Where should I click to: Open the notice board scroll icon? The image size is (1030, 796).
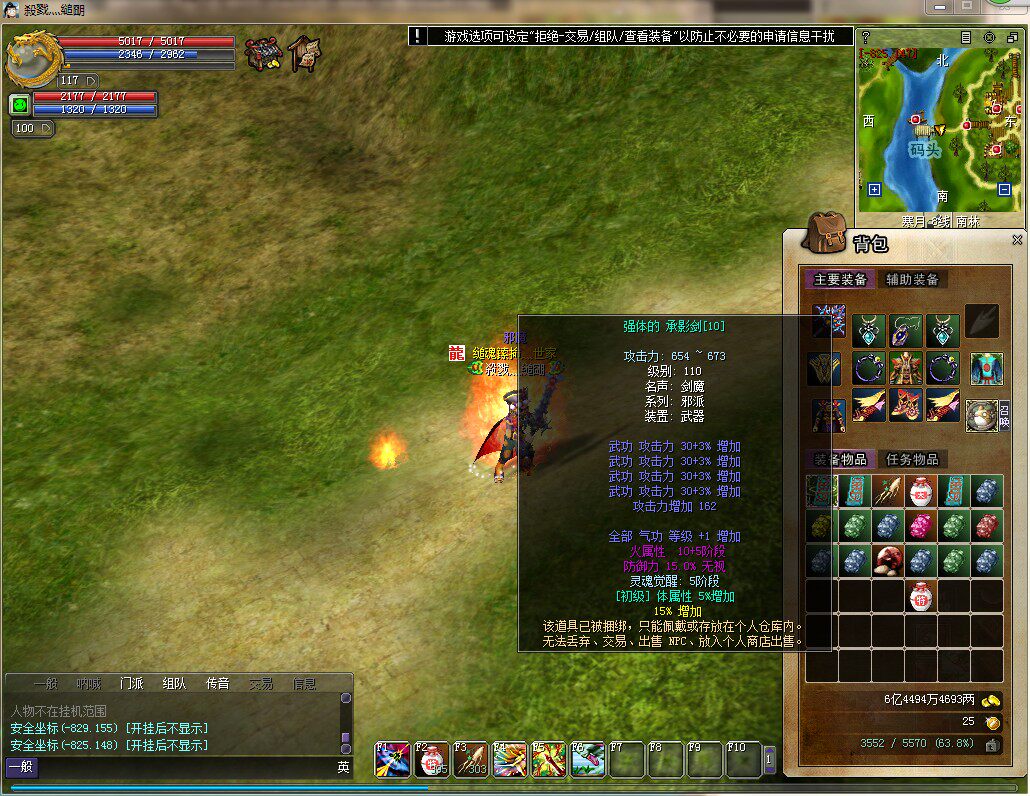pyautogui.click(x=306, y=53)
